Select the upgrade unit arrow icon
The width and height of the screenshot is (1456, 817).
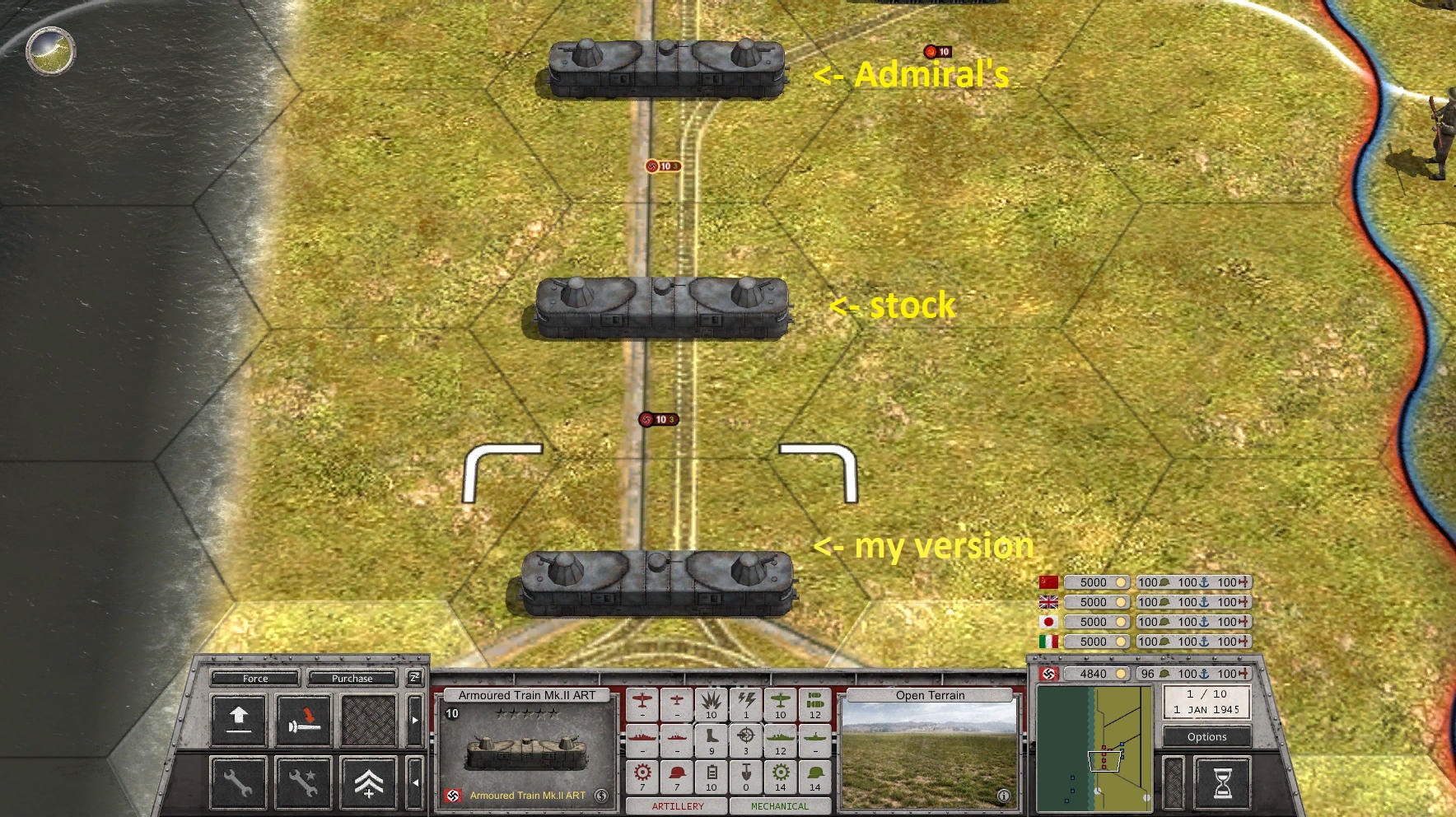[239, 718]
